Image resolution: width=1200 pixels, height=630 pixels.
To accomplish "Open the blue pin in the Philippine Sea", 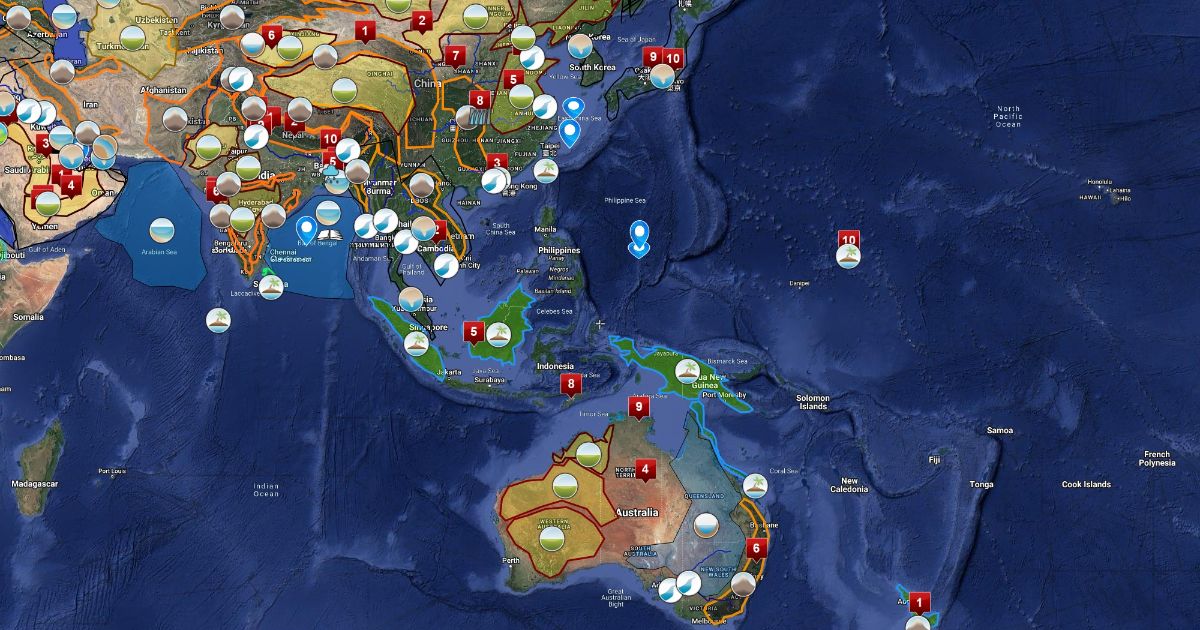I will pos(639,238).
